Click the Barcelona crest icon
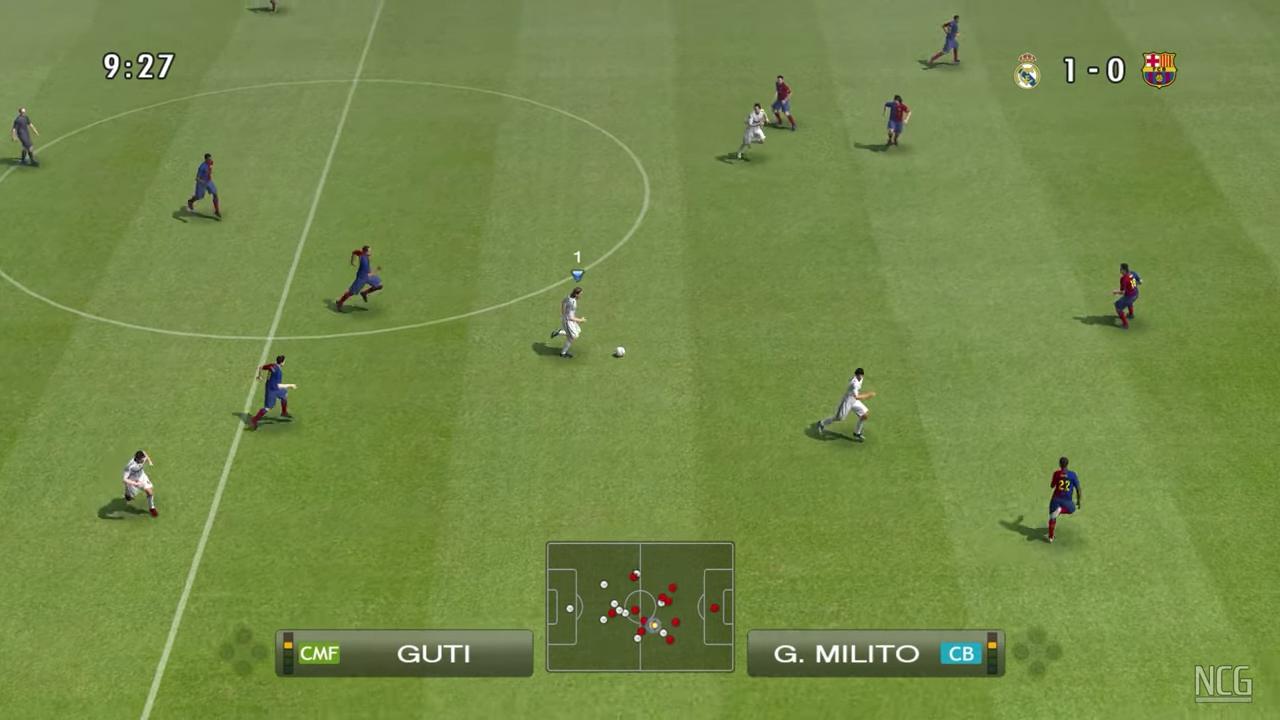Image resolution: width=1280 pixels, height=720 pixels. click(x=1159, y=70)
